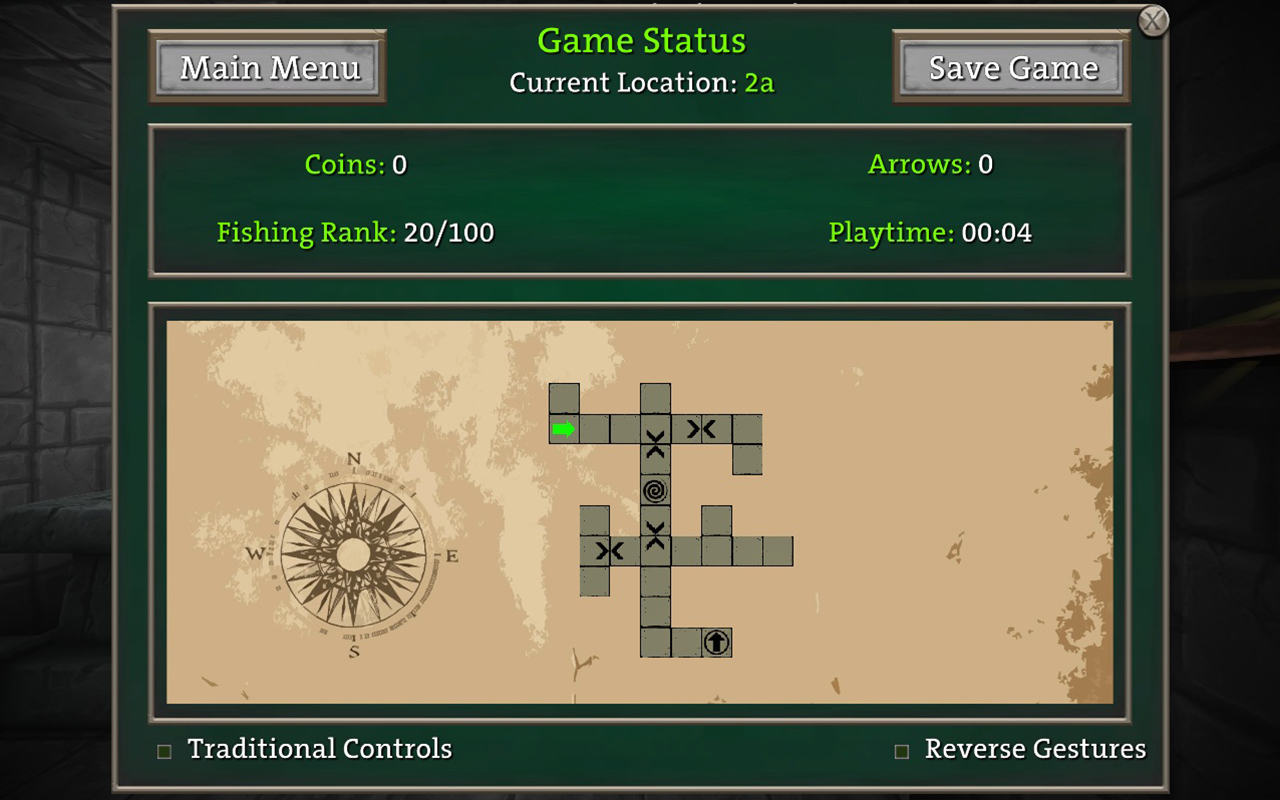
Task: Open the Main Menu
Action: pyautogui.click(x=268, y=67)
